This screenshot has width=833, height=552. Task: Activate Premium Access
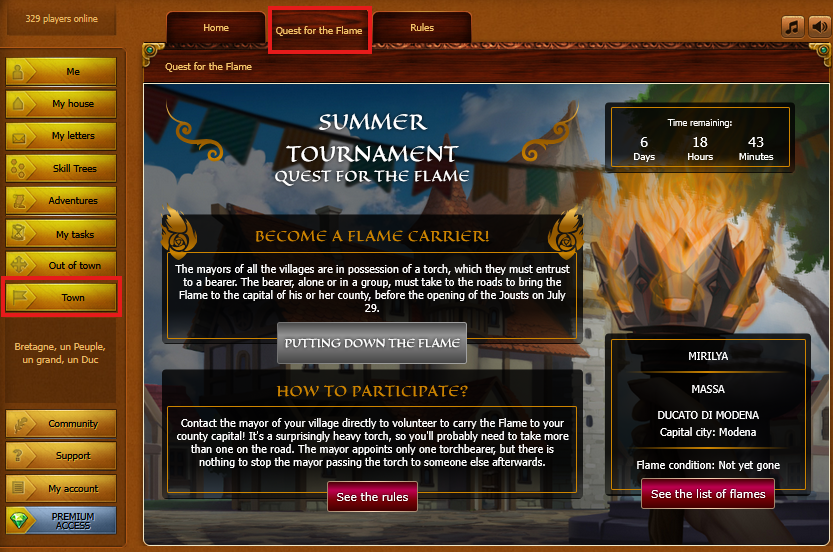pos(62,521)
